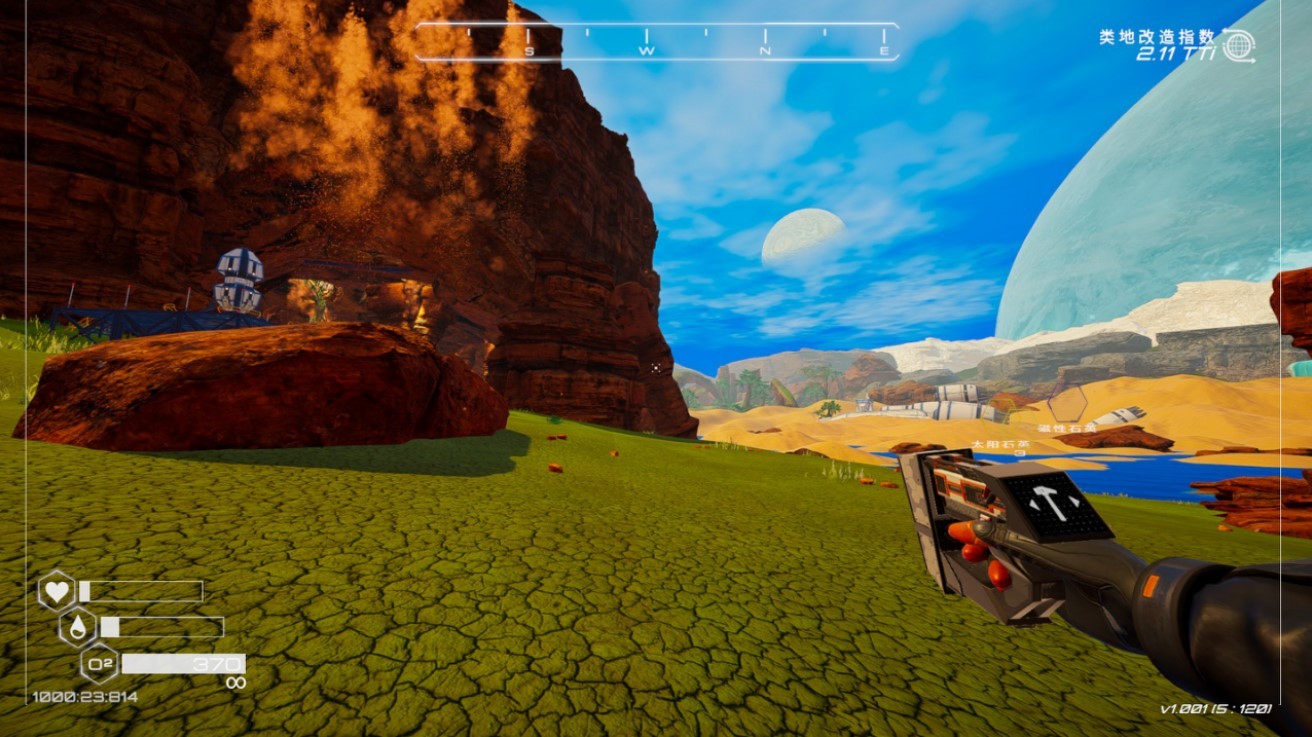The width and height of the screenshot is (1312, 737).
Task: Click the heart health hexagon icon
Action: pos(57,591)
